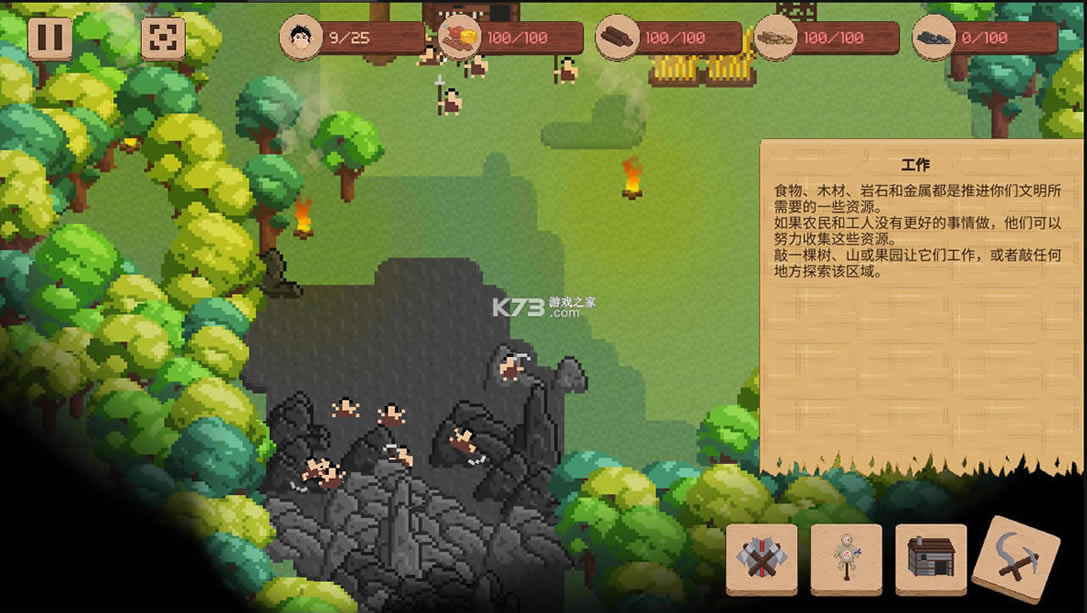1087x613 pixels.
Task: Click the center-camera focus button
Action: 162,38
